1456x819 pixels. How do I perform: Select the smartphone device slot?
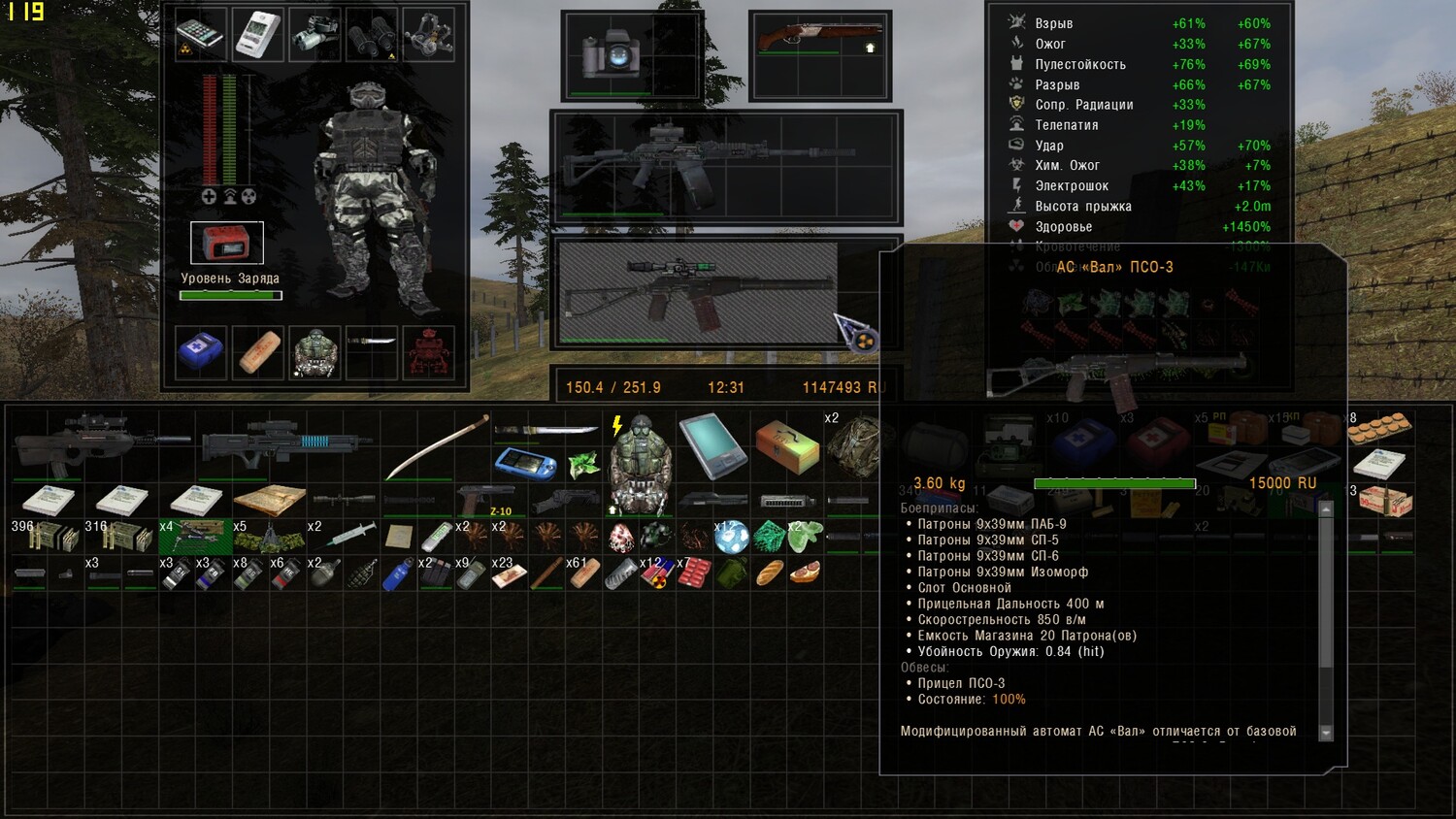tap(200, 36)
